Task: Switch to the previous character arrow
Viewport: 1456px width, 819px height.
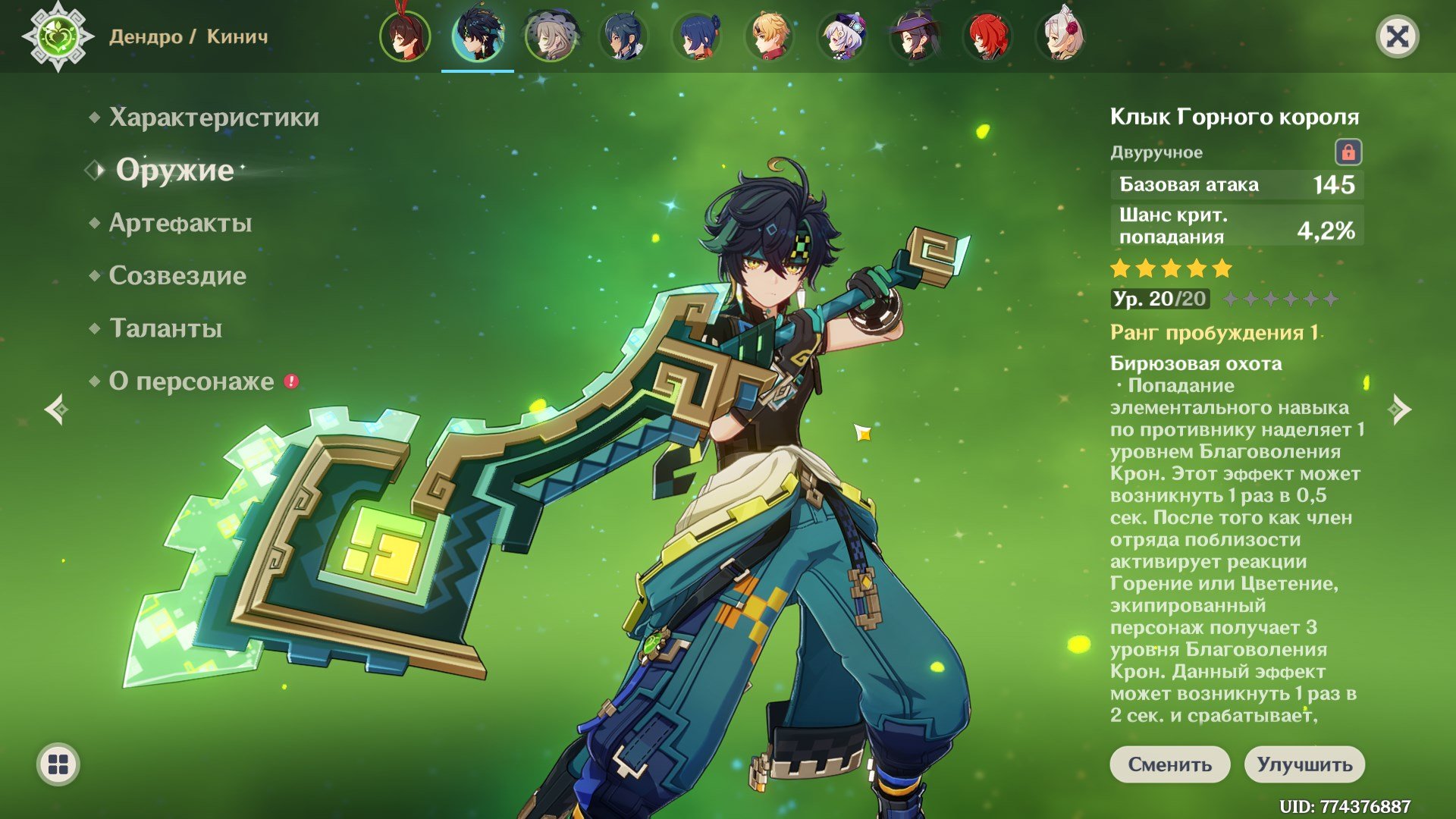Action: click(56, 409)
